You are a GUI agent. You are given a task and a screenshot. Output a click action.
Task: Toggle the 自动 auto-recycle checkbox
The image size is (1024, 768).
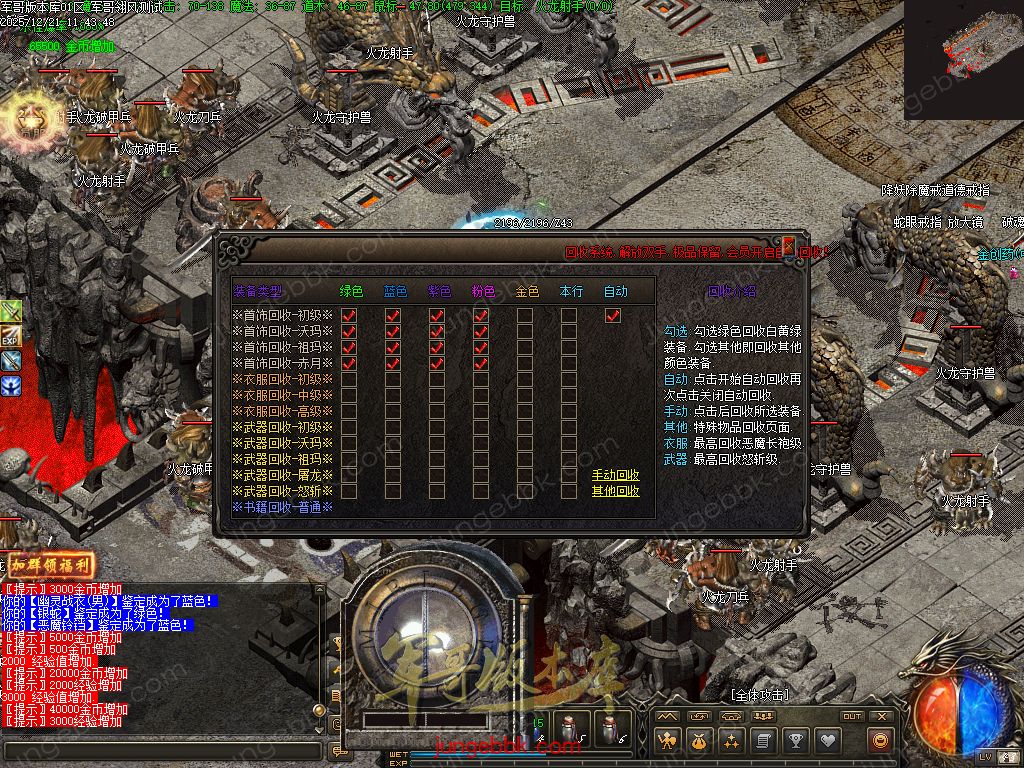coord(613,315)
